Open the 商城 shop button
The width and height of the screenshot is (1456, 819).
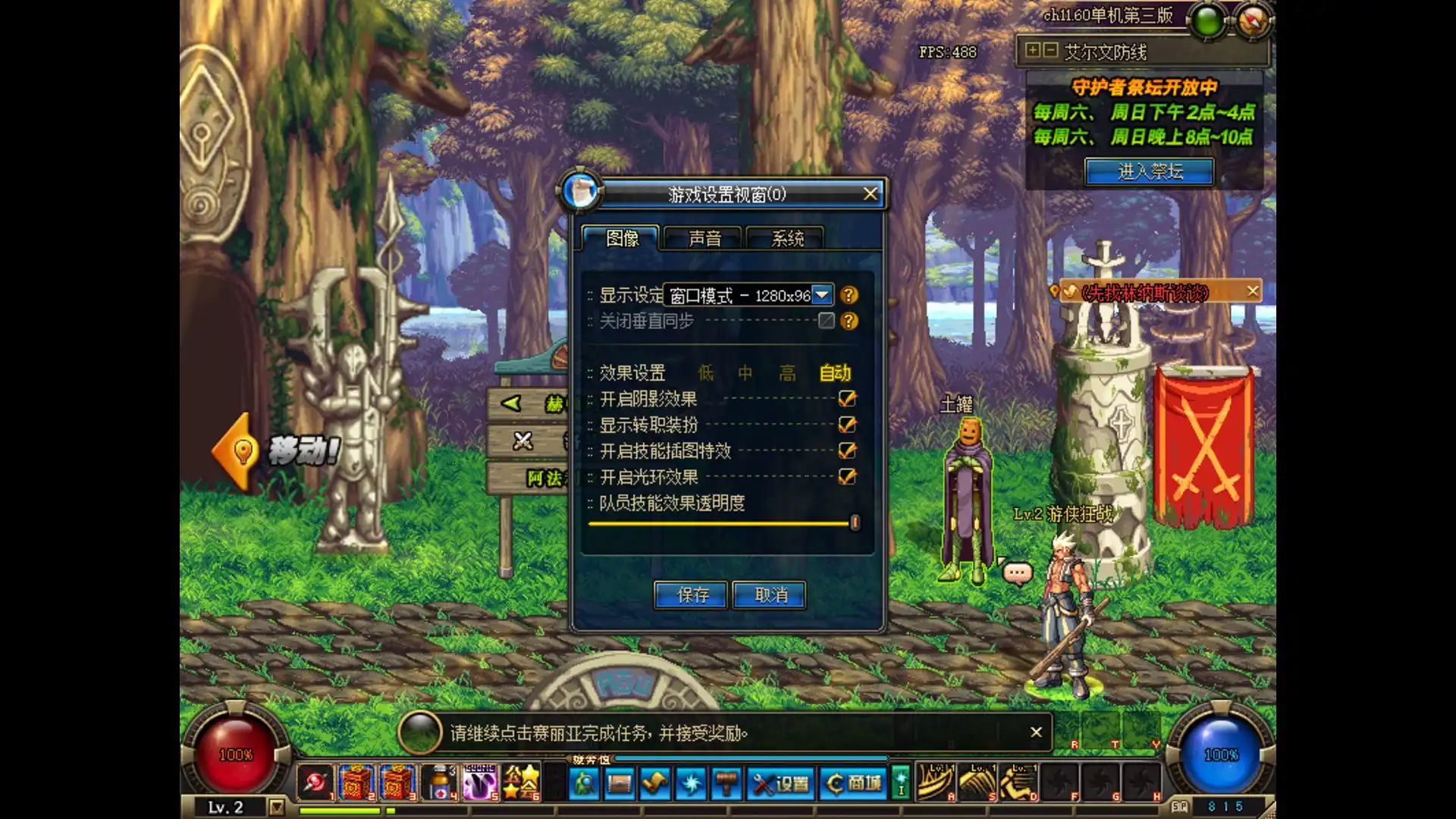855,783
